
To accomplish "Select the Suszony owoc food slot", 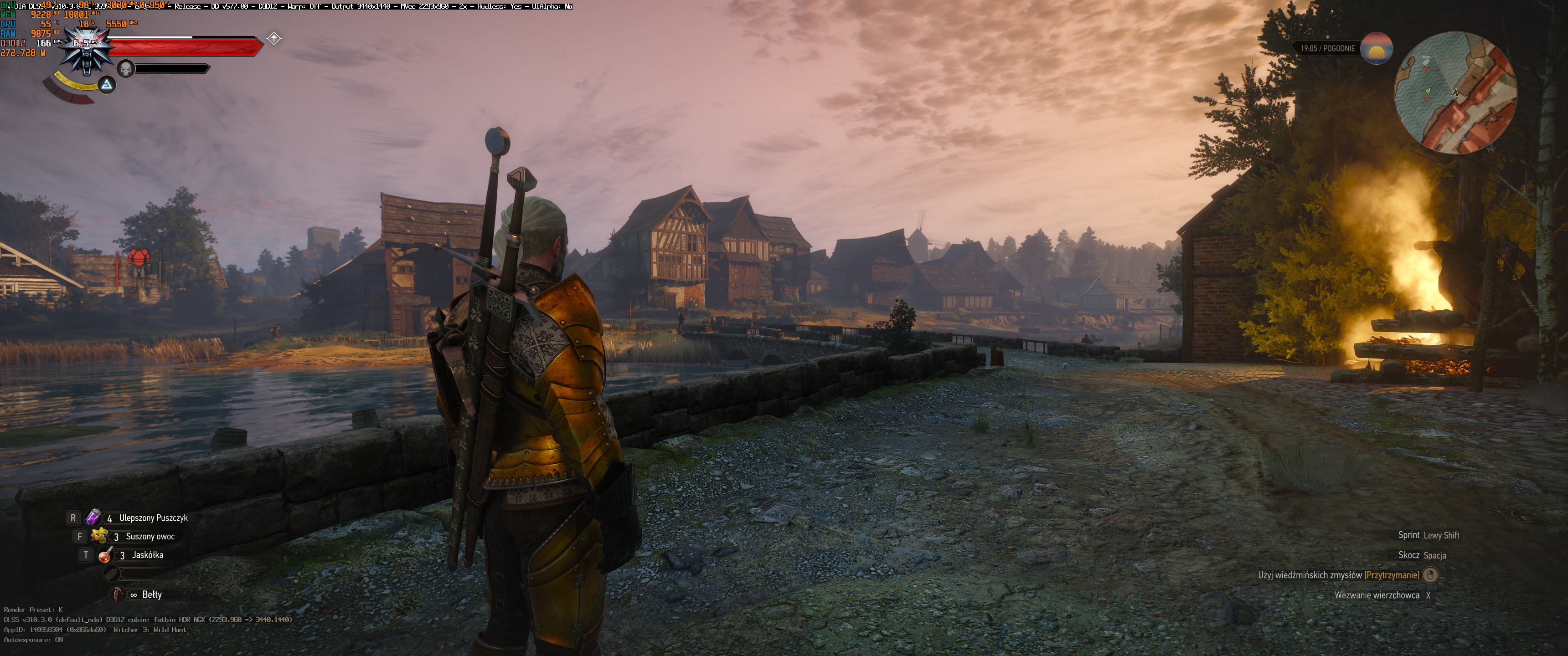I will (x=99, y=536).
